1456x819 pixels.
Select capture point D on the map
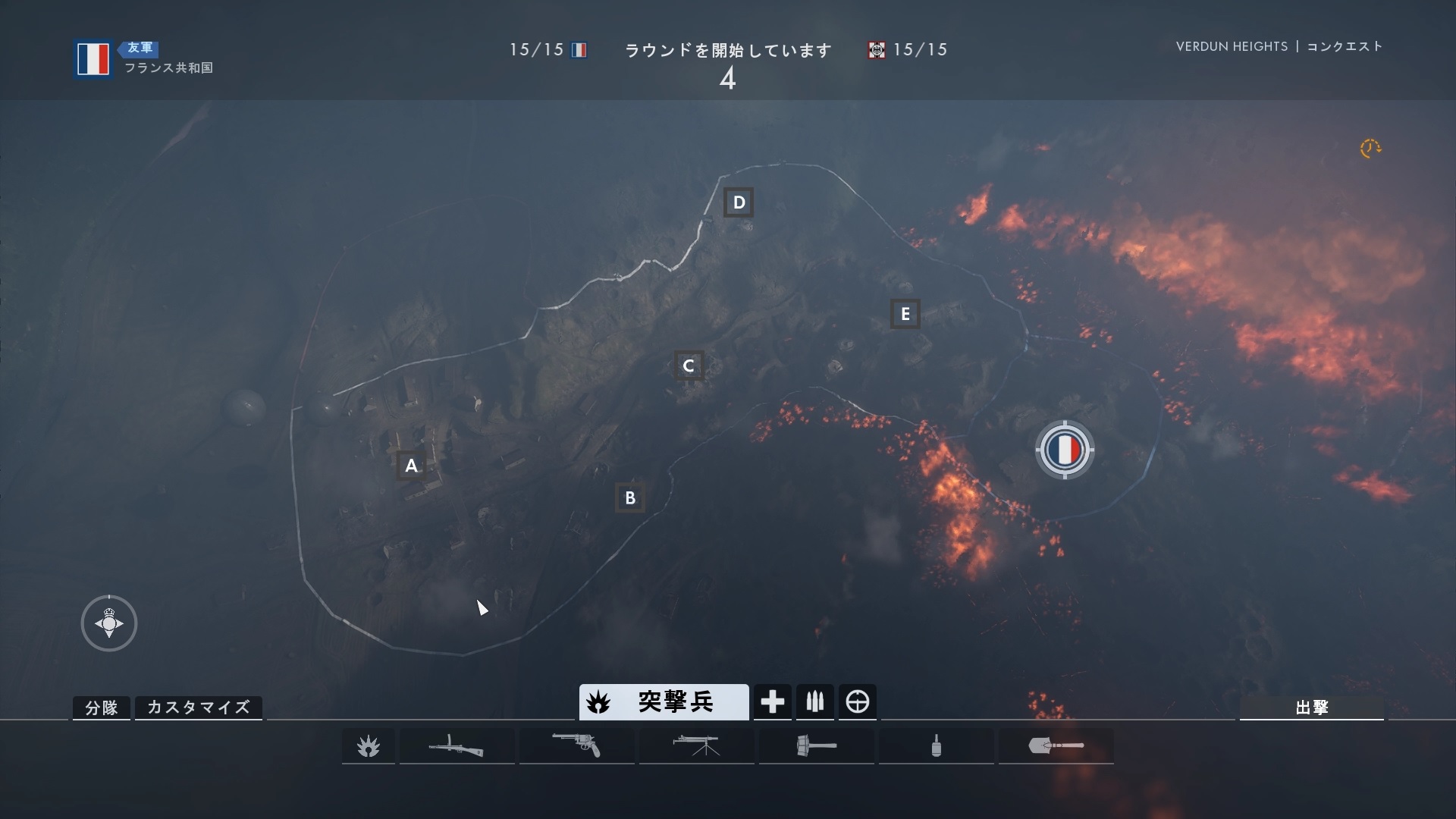[739, 202]
